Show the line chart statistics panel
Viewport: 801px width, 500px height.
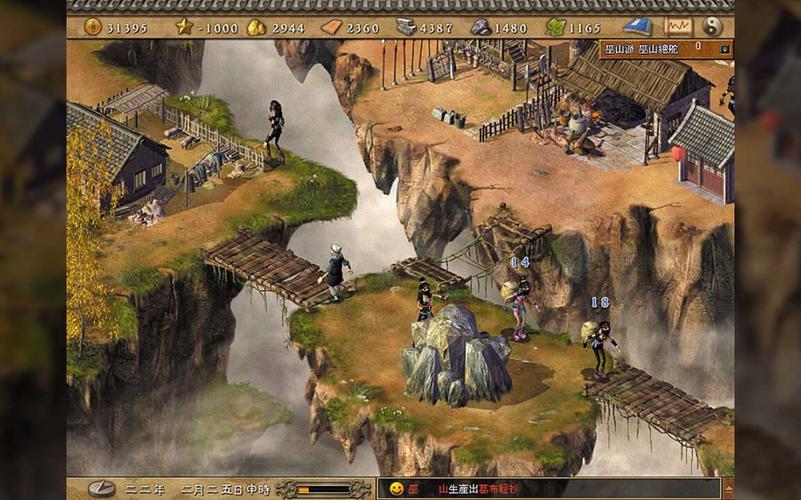[x=678, y=27]
